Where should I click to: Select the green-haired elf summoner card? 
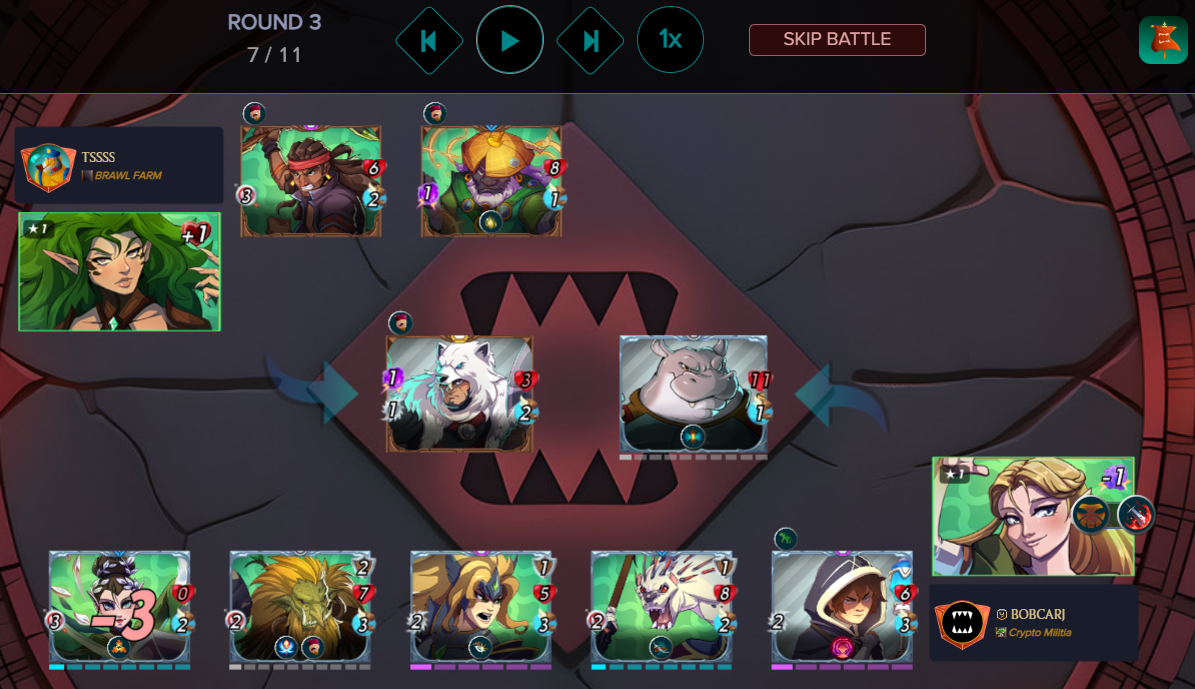coord(119,271)
